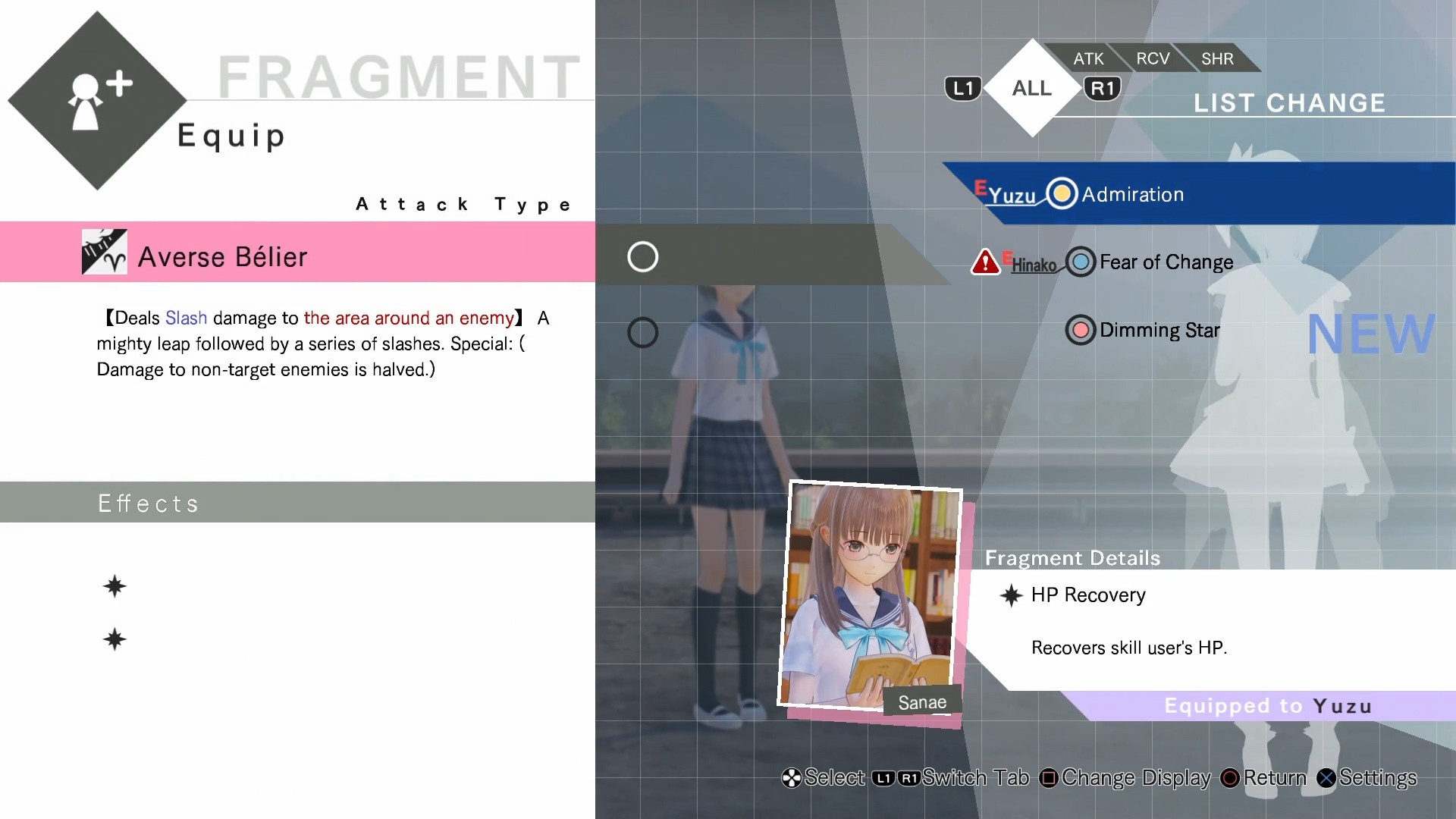Switch to the SHR tab
1456x819 pixels.
pyautogui.click(x=1216, y=58)
